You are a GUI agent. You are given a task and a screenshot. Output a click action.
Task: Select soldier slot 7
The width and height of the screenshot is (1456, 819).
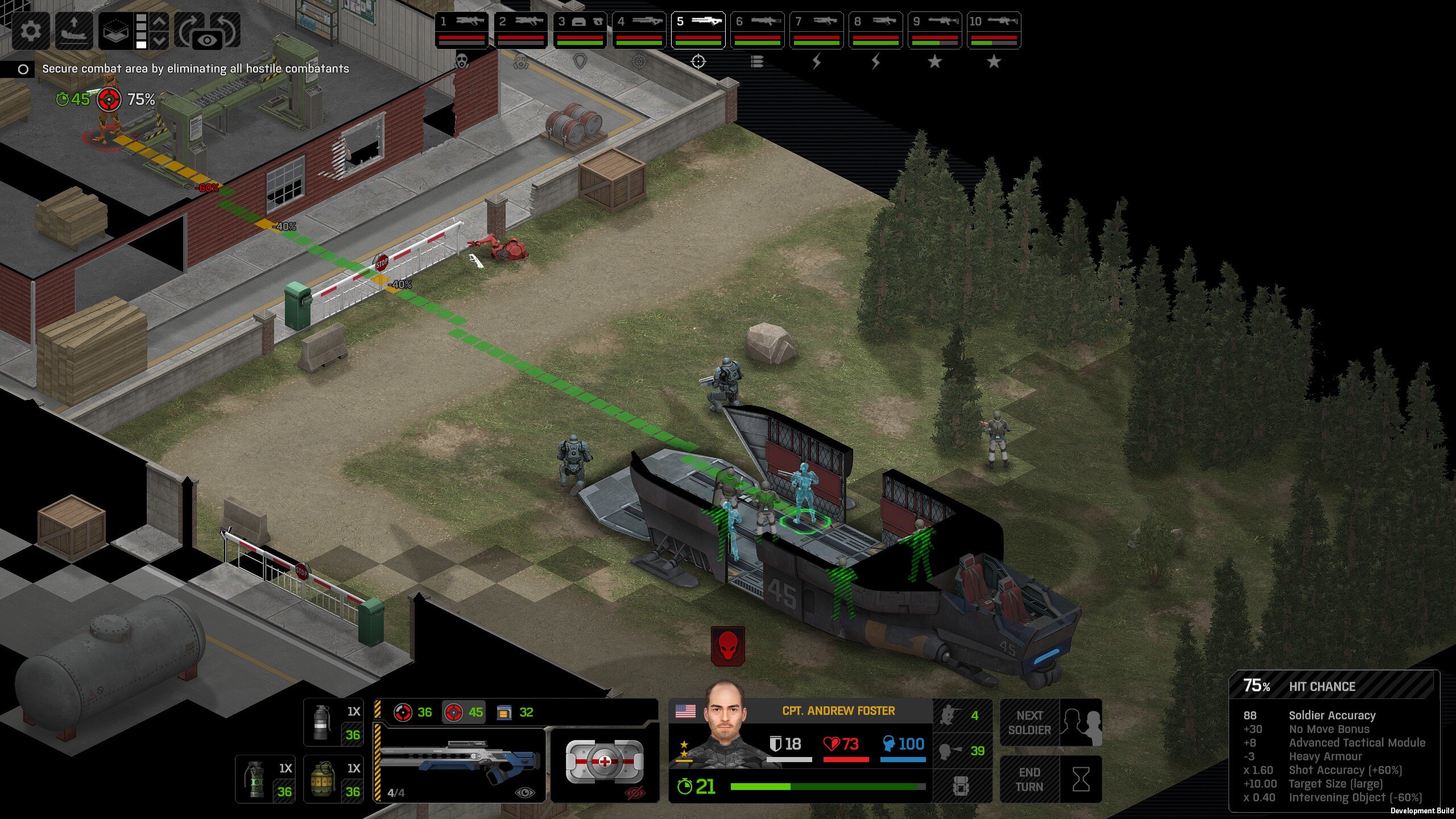tap(816, 30)
